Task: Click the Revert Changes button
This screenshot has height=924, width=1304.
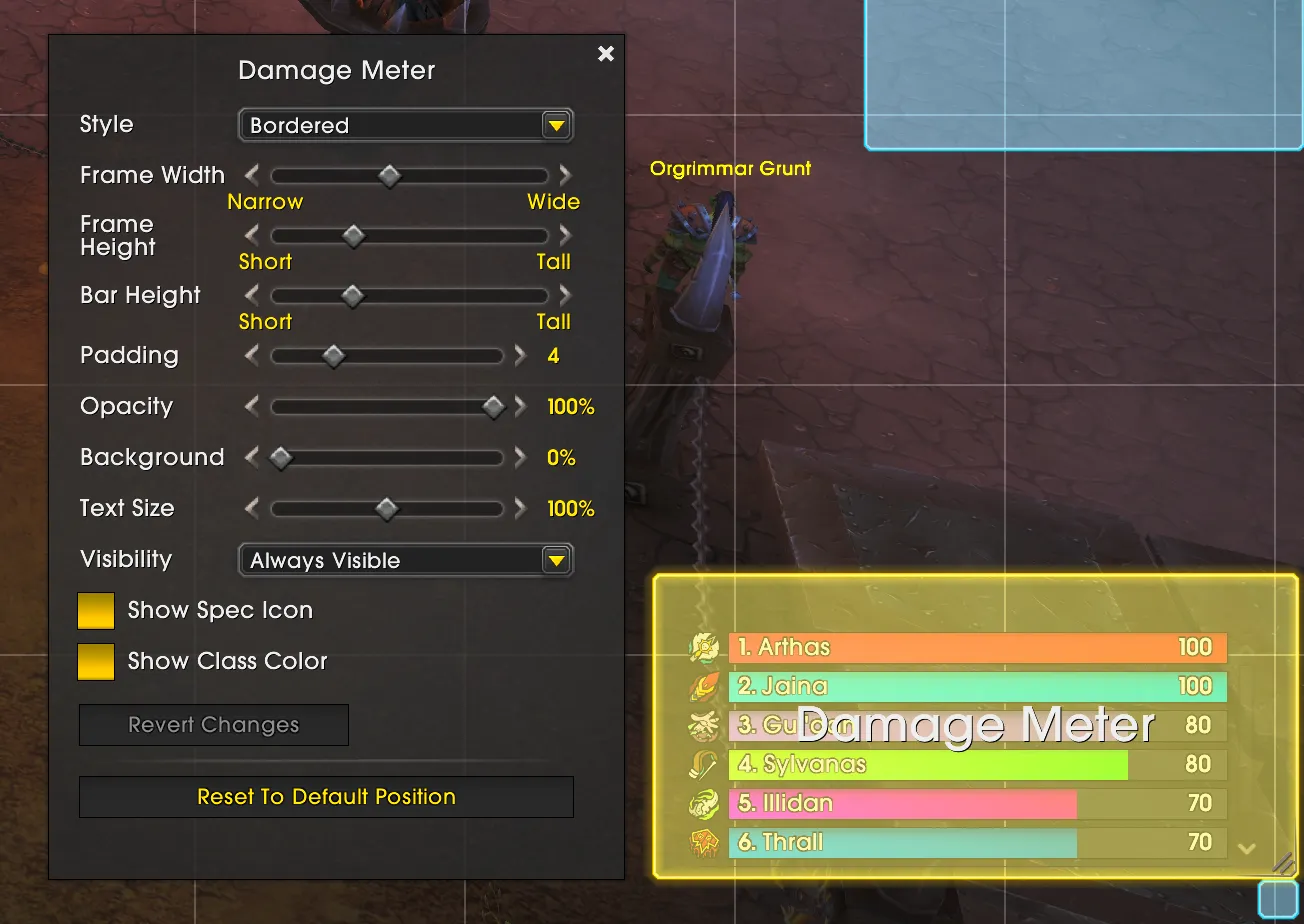Action: [214, 725]
